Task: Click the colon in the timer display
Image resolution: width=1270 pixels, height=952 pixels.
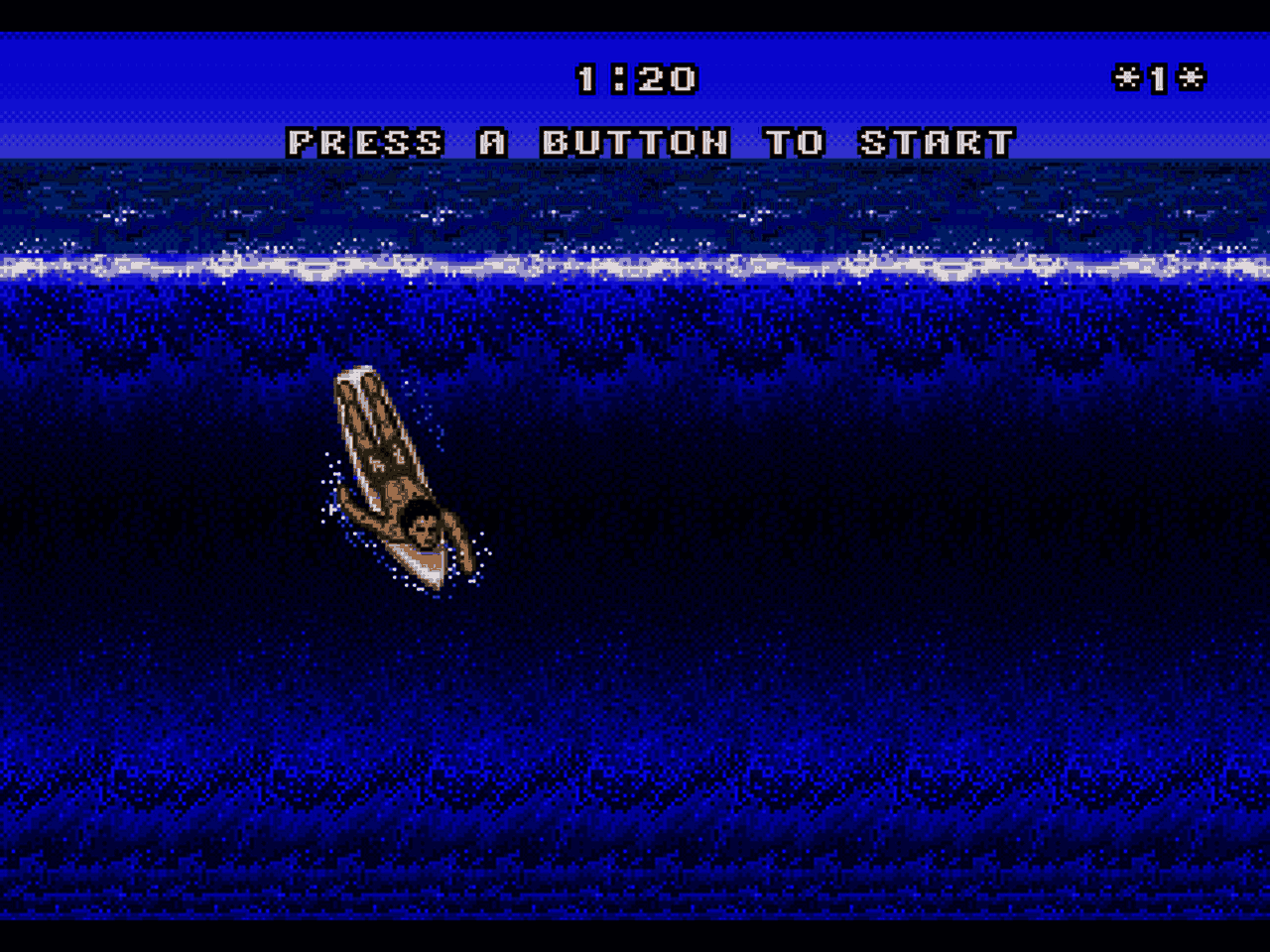Action: pos(620,77)
